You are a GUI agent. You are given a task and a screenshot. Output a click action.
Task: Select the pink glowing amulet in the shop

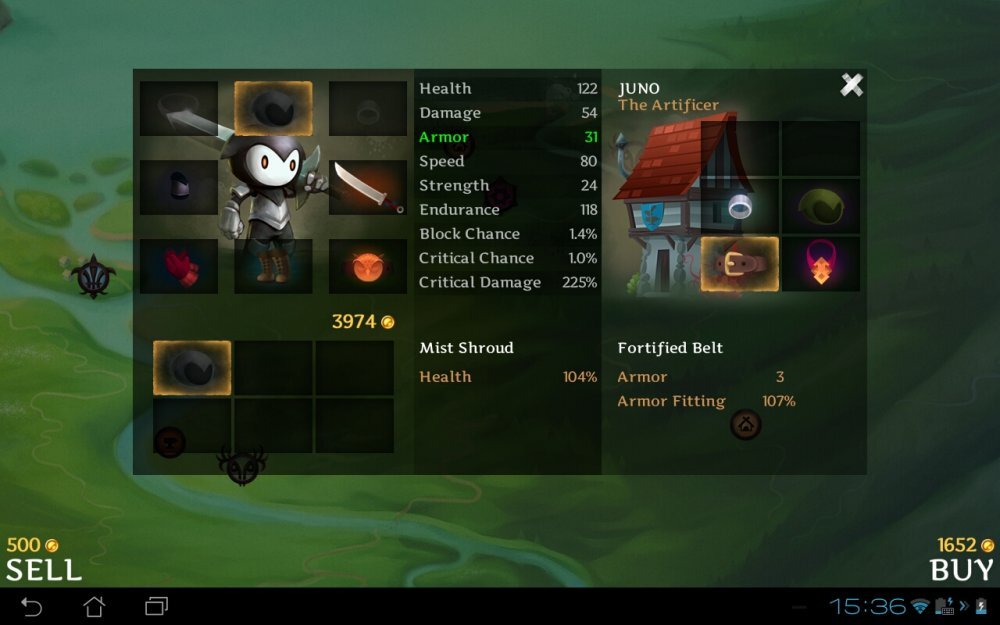tap(821, 264)
